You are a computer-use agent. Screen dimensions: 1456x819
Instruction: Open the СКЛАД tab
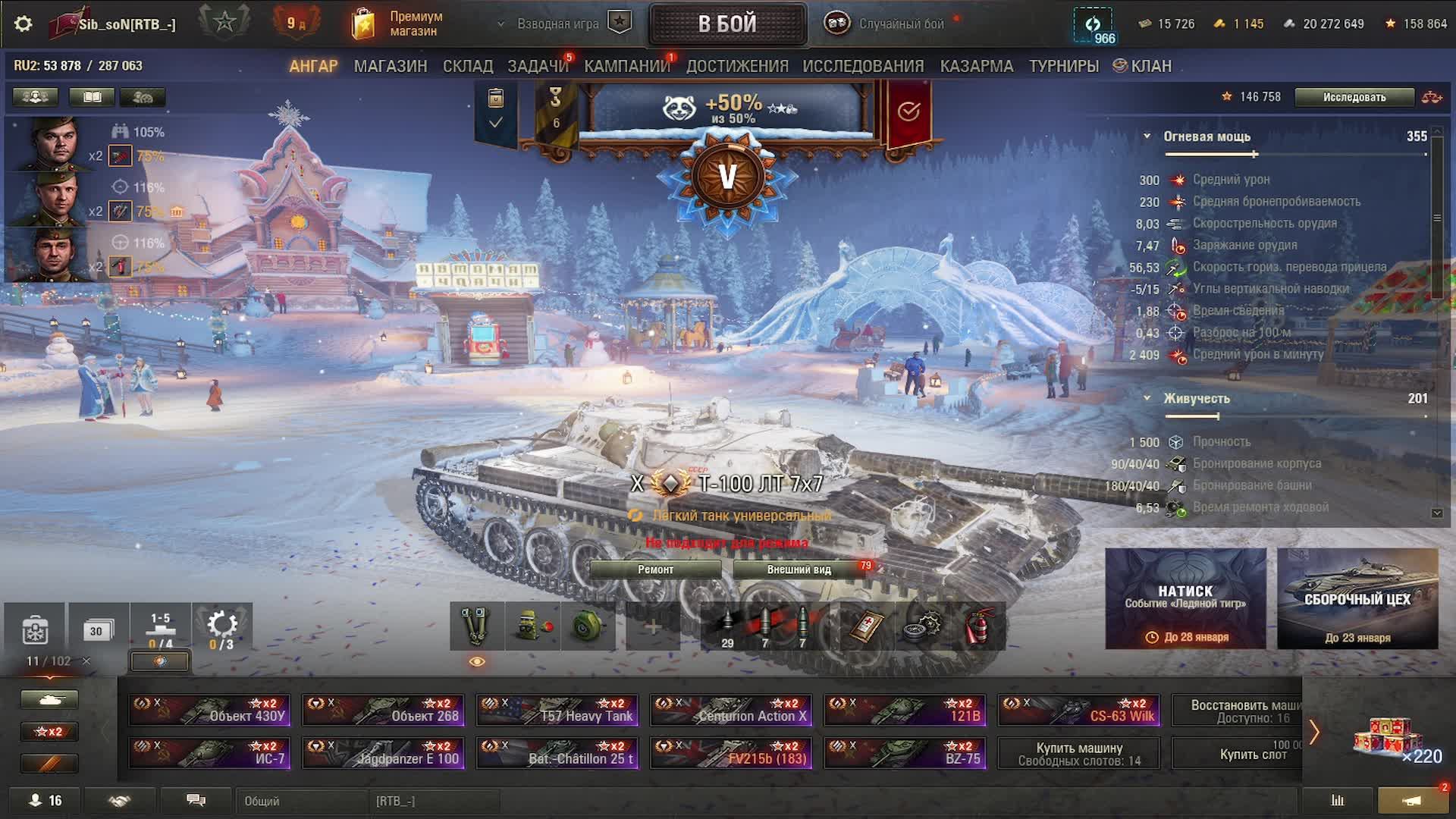click(x=468, y=67)
